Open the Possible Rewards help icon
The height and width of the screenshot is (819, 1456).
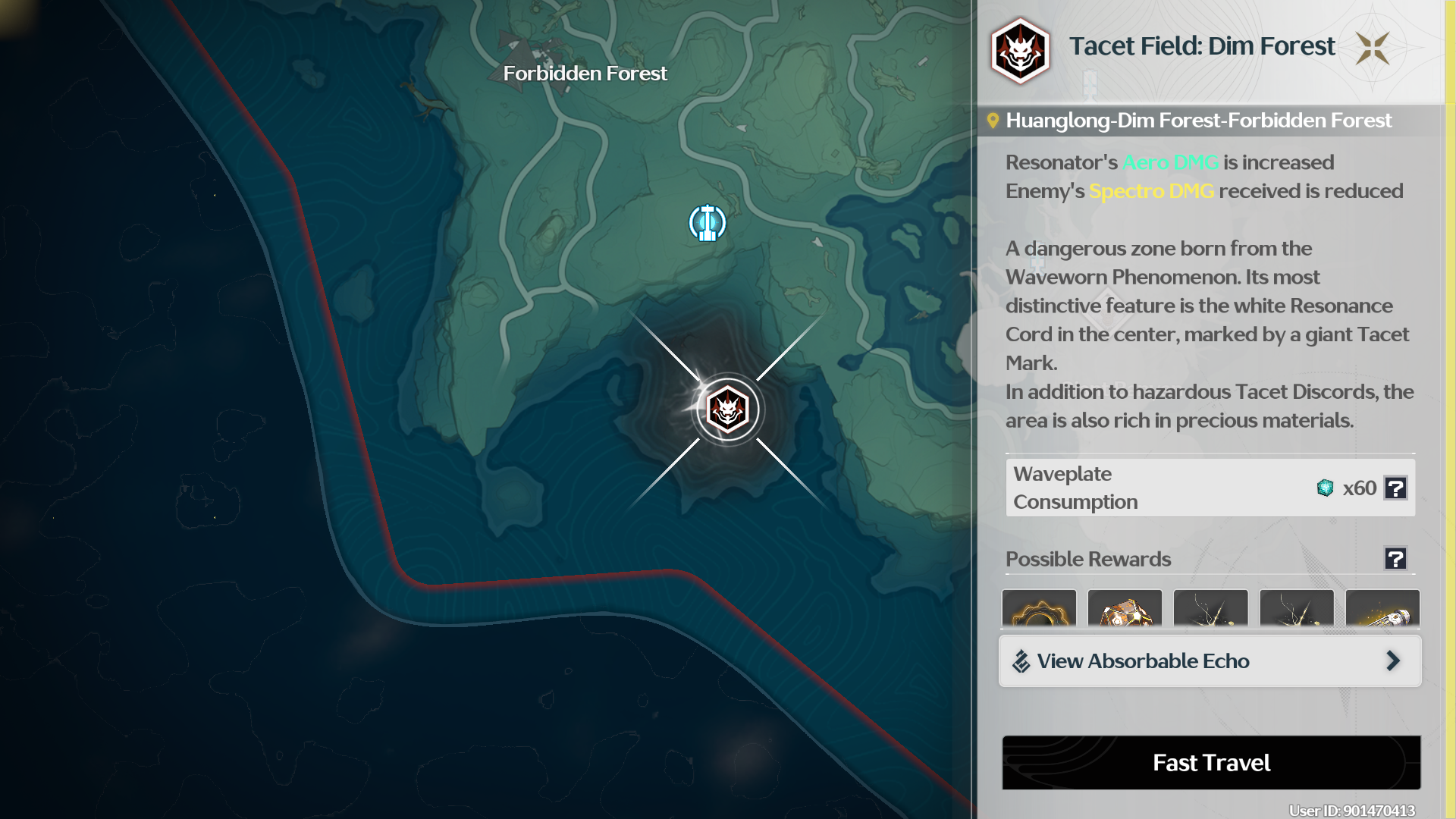[x=1395, y=559]
